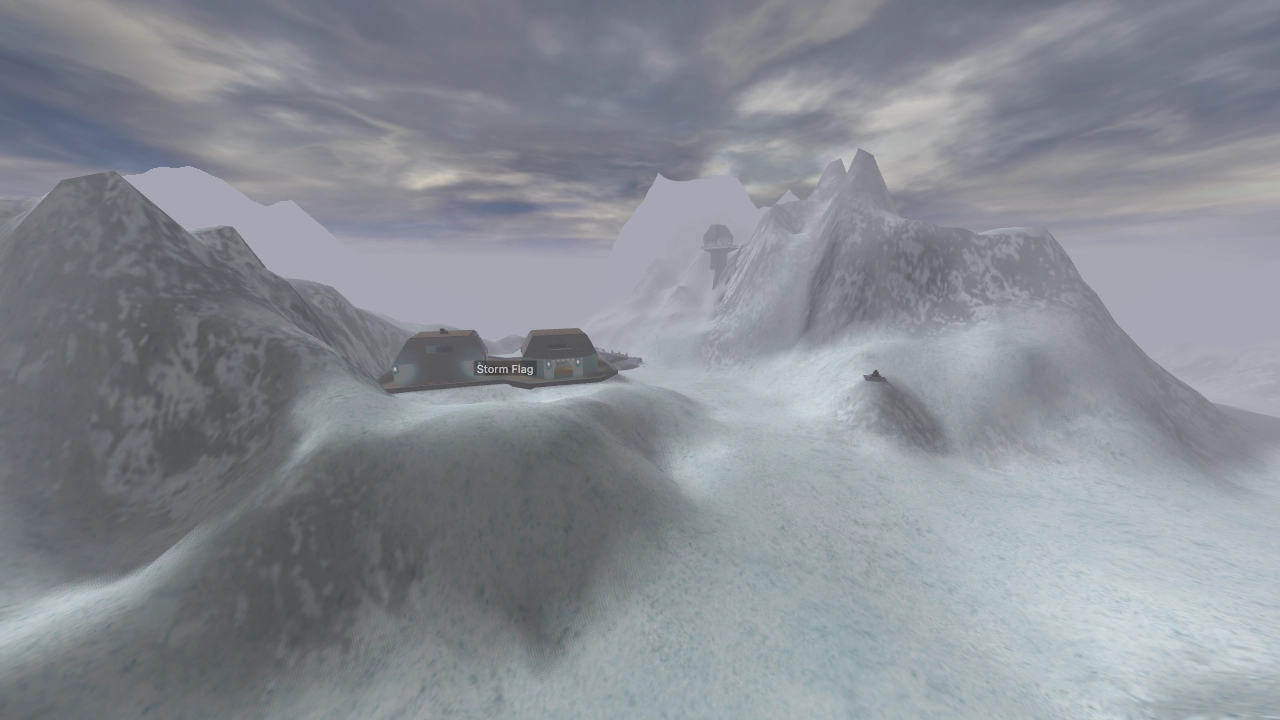Click the row of lights above the bunker entrance
This screenshot has width=1280, height=720.
(x=564, y=361)
